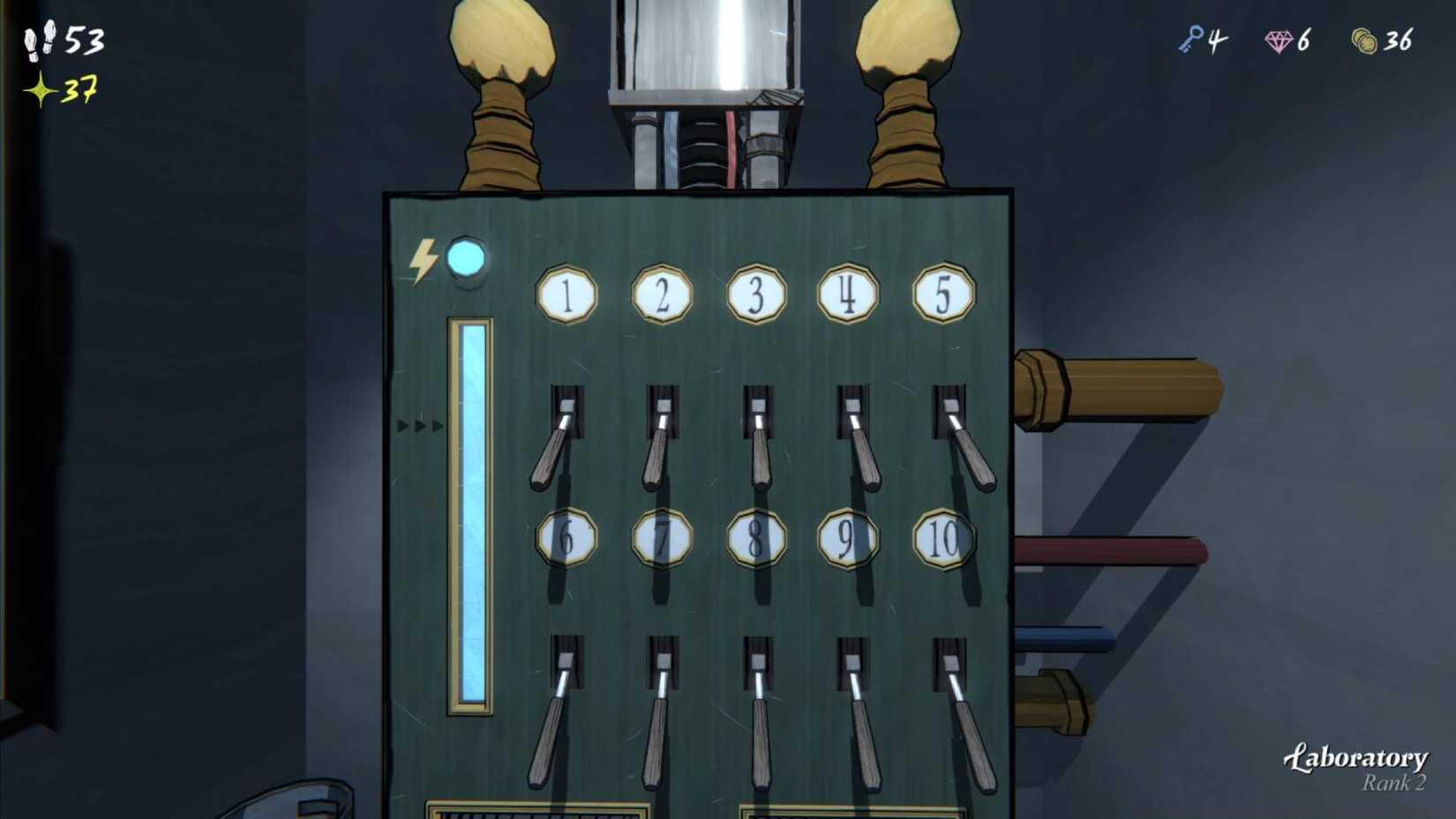
Task: Select the key counter icon
Action: click(x=1190, y=39)
